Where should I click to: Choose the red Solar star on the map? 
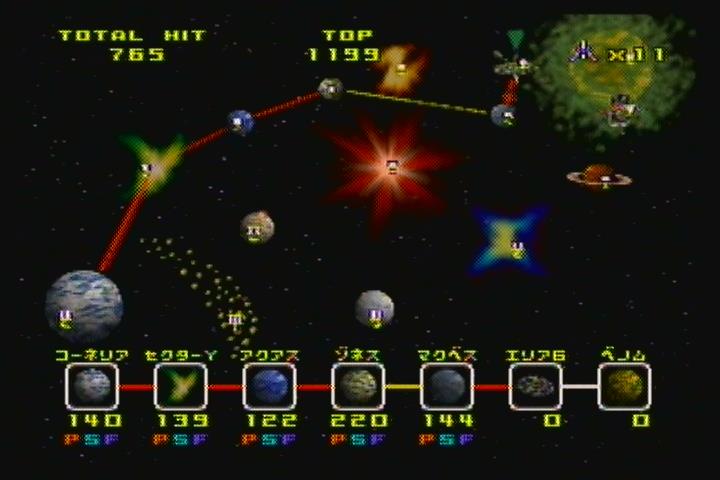coord(391,163)
